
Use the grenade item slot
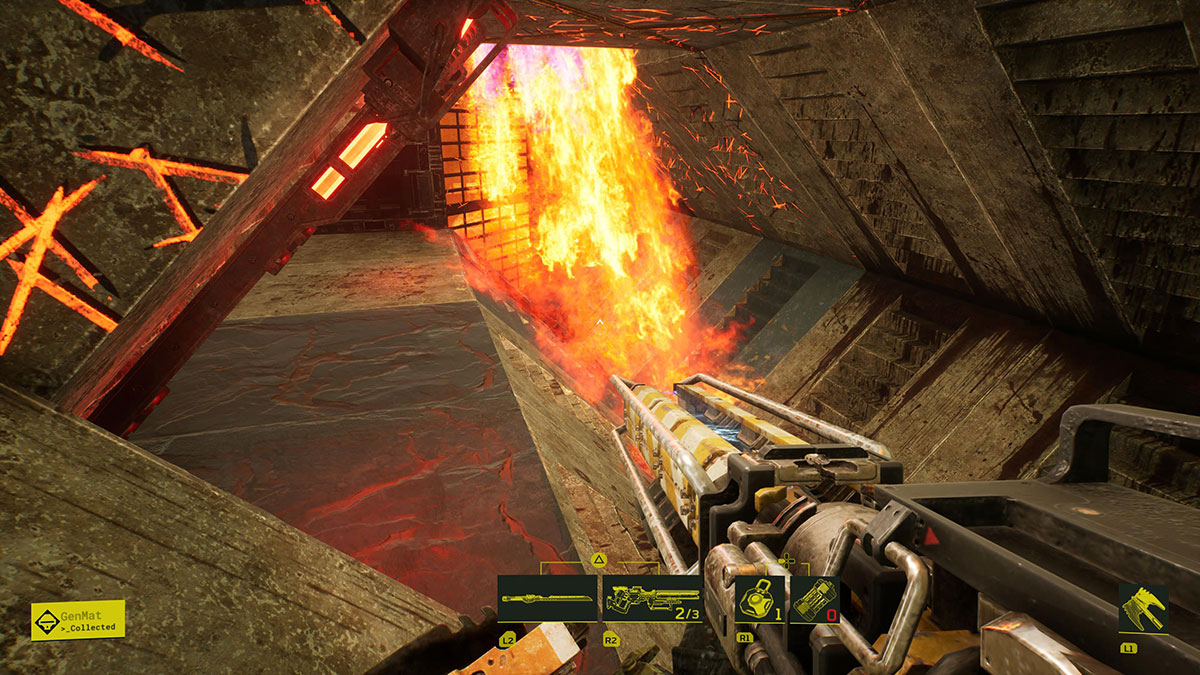pyautogui.click(x=759, y=599)
